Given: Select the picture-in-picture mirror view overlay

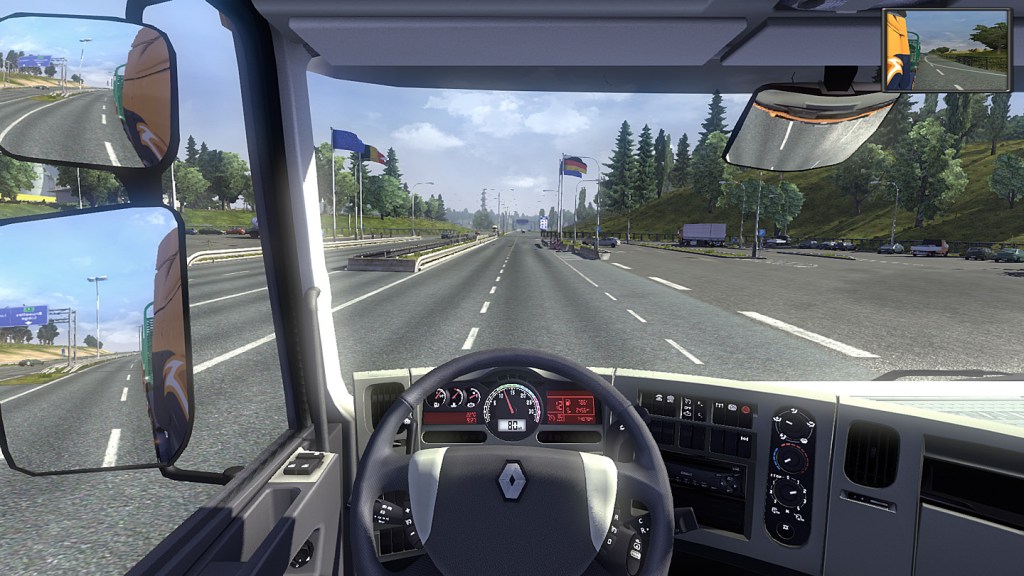Looking at the screenshot, I should pyautogui.click(x=945, y=51).
